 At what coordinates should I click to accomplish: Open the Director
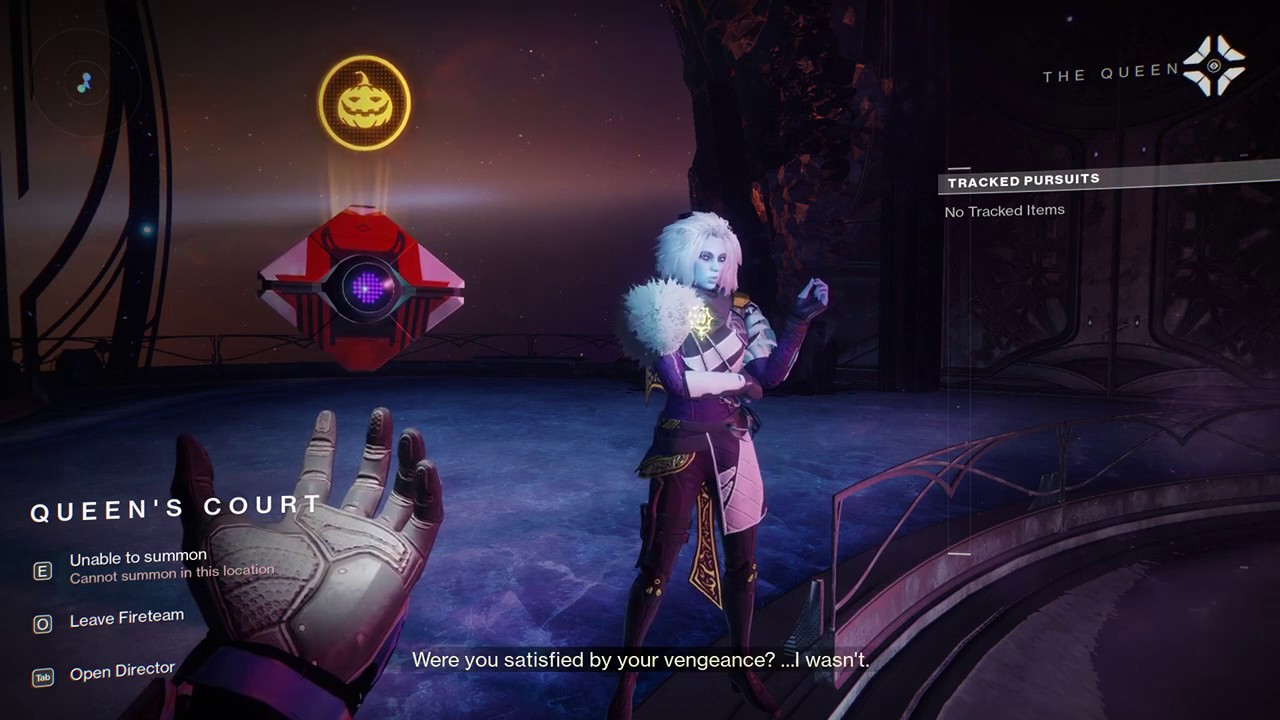coord(122,670)
